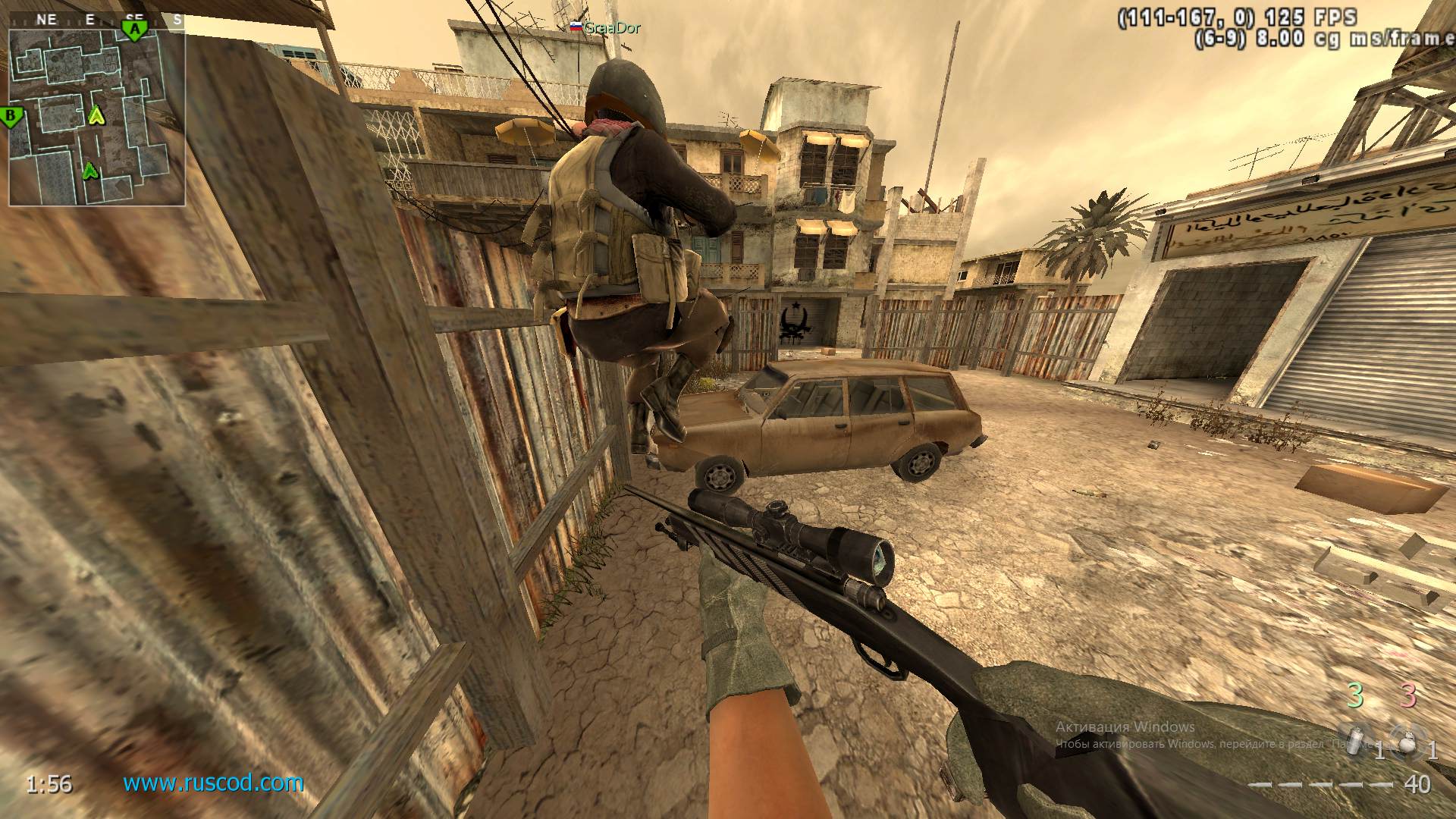Click the yellow player arrow on minimap
Image resolution: width=1456 pixels, height=819 pixels.
[96, 115]
